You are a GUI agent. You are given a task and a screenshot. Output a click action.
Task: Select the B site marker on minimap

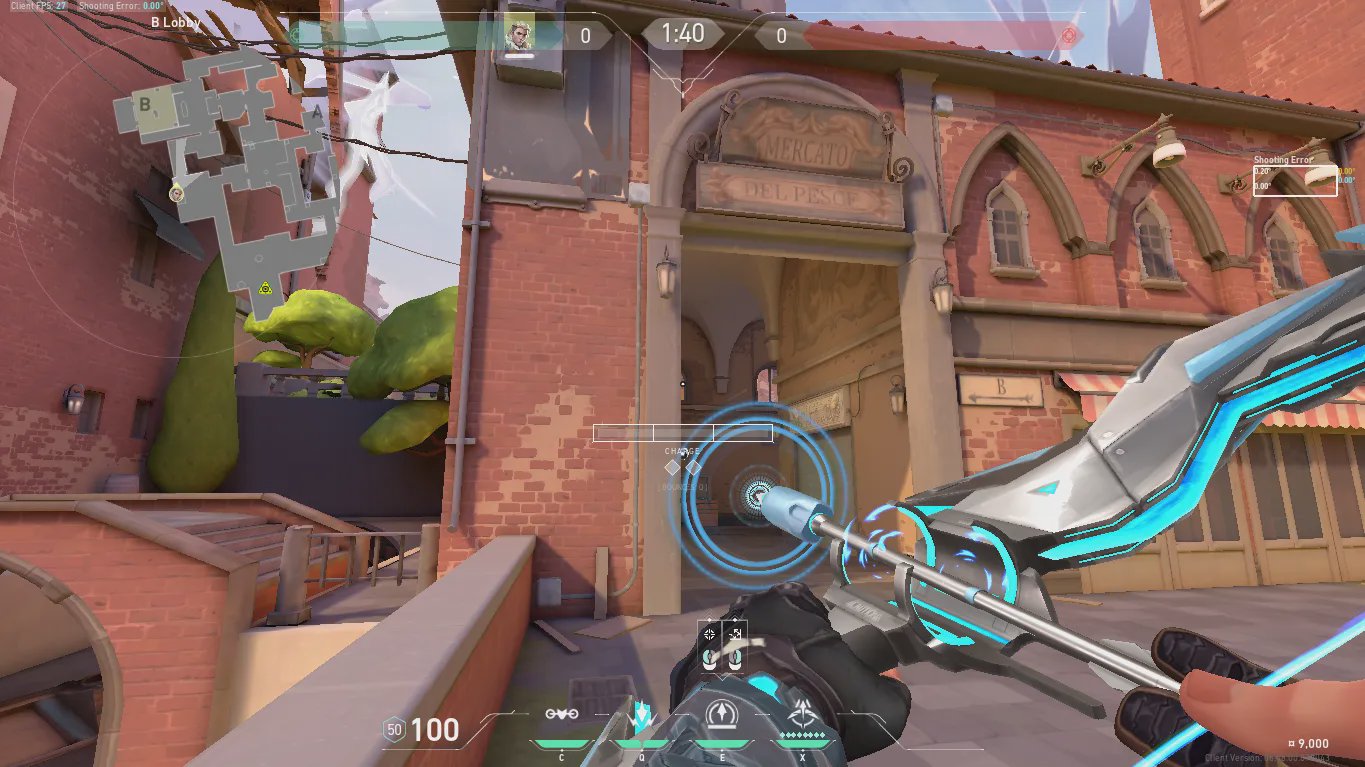point(145,104)
